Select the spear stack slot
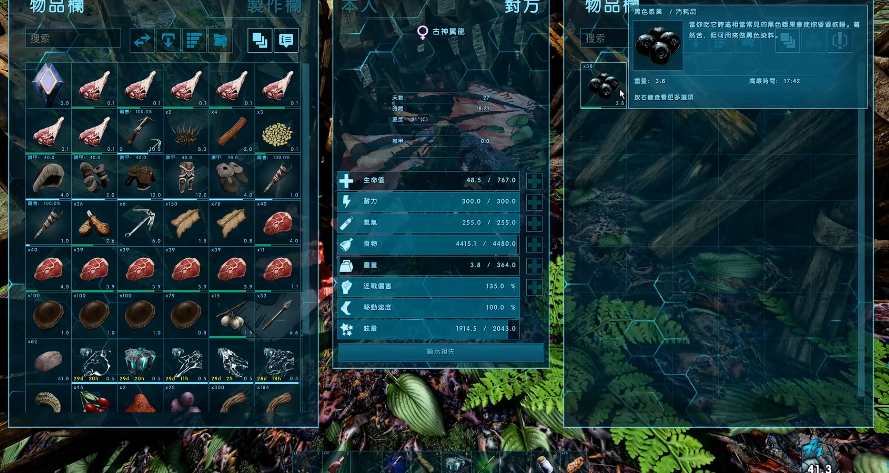The height and width of the screenshot is (473, 889). (277, 314)
